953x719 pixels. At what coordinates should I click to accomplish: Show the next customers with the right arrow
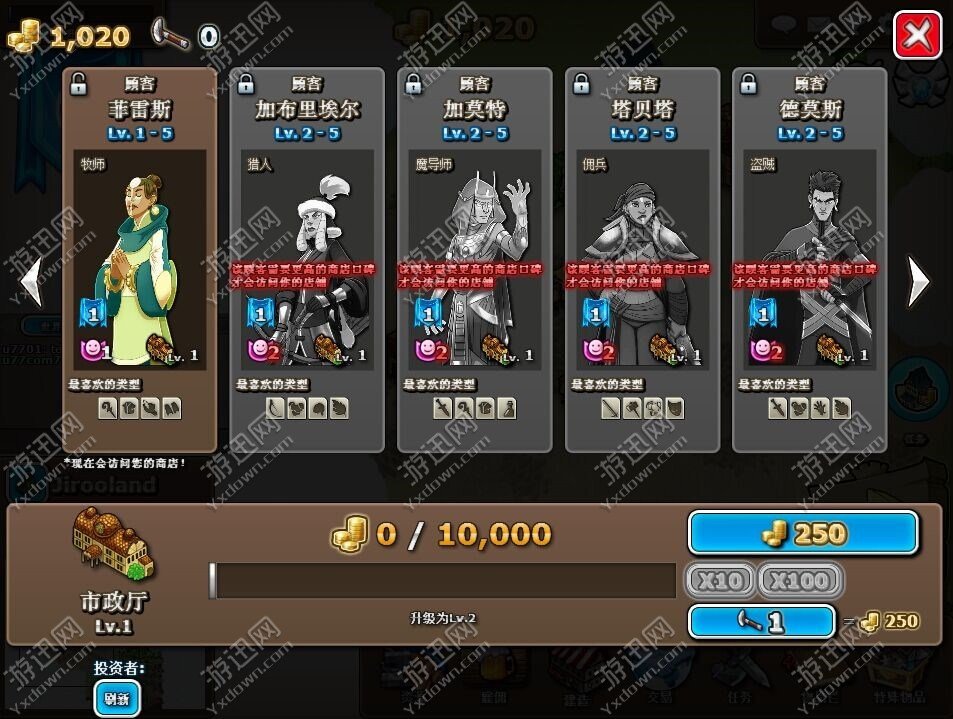pos(917,281)
